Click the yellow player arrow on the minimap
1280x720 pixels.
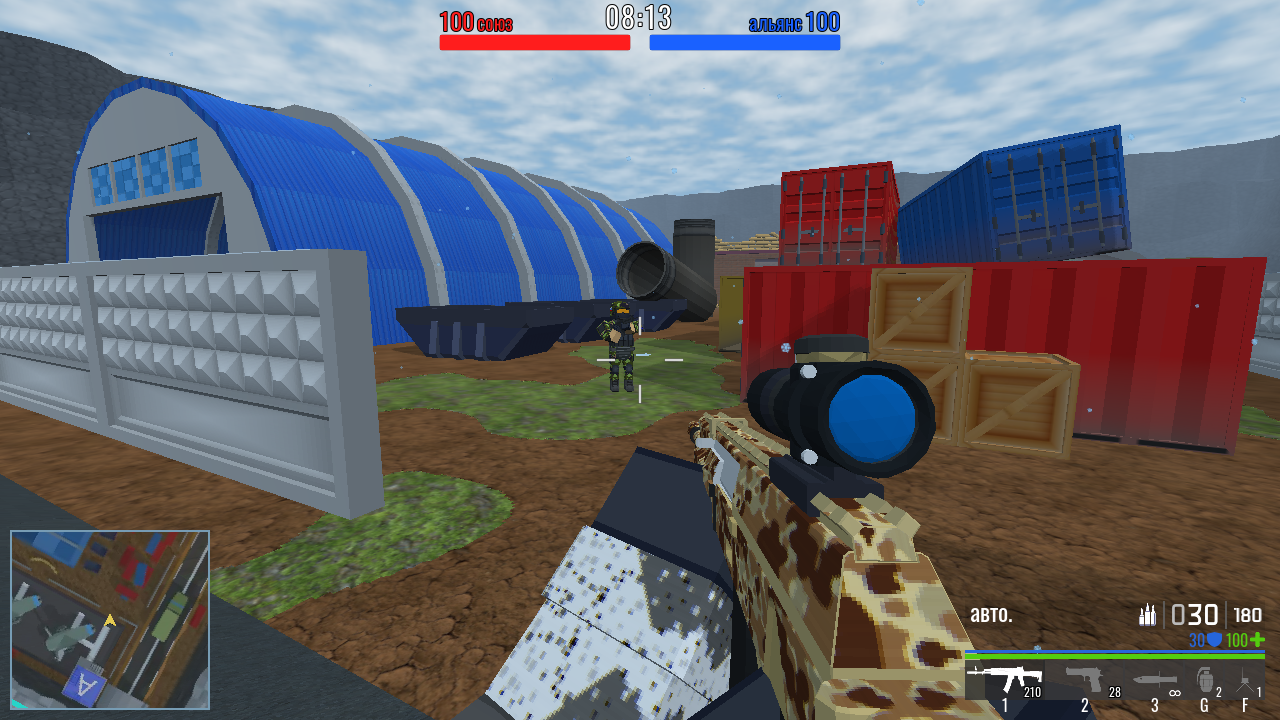[110, 620]
